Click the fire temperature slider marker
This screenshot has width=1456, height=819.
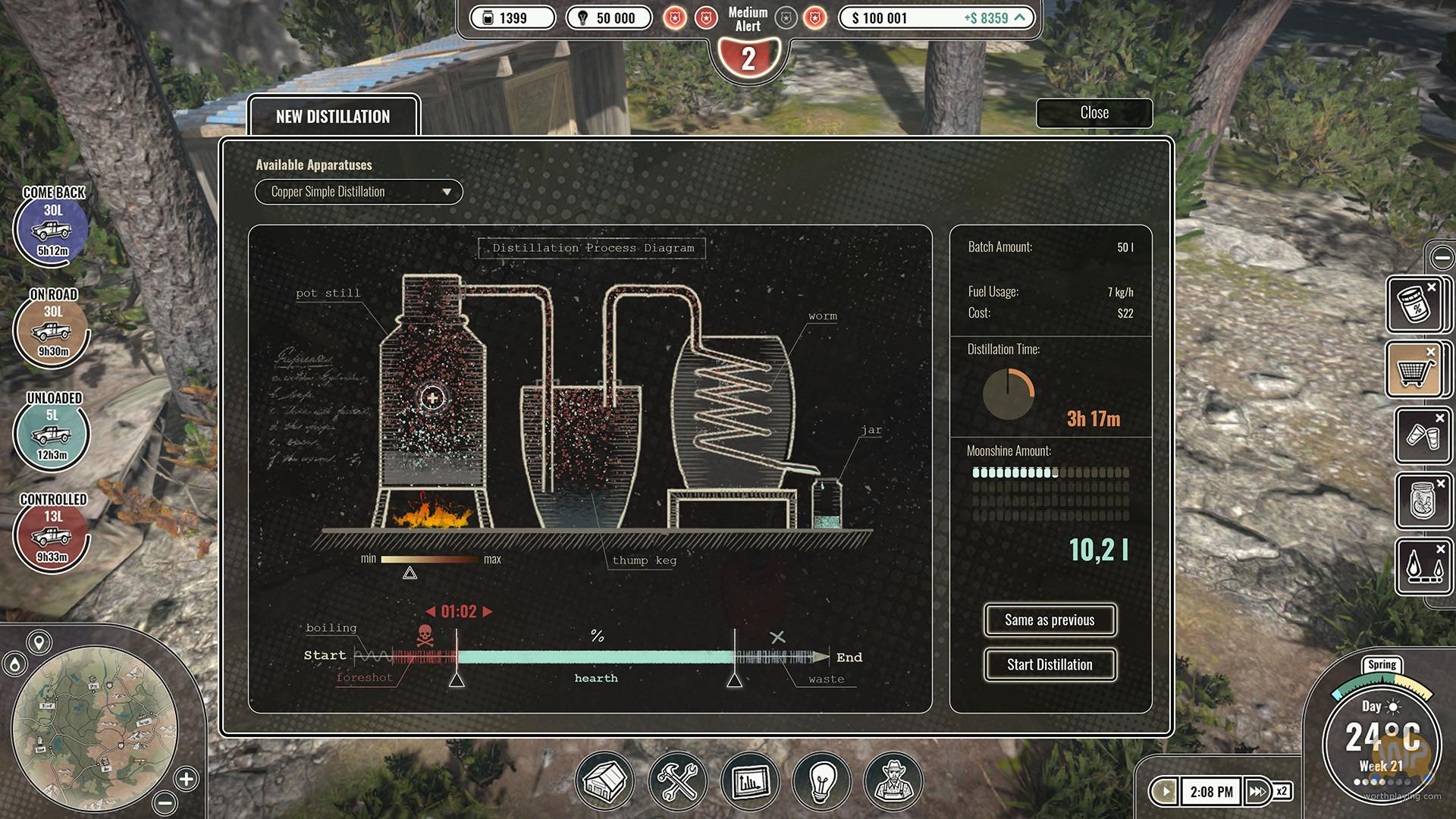pos(409,573)
